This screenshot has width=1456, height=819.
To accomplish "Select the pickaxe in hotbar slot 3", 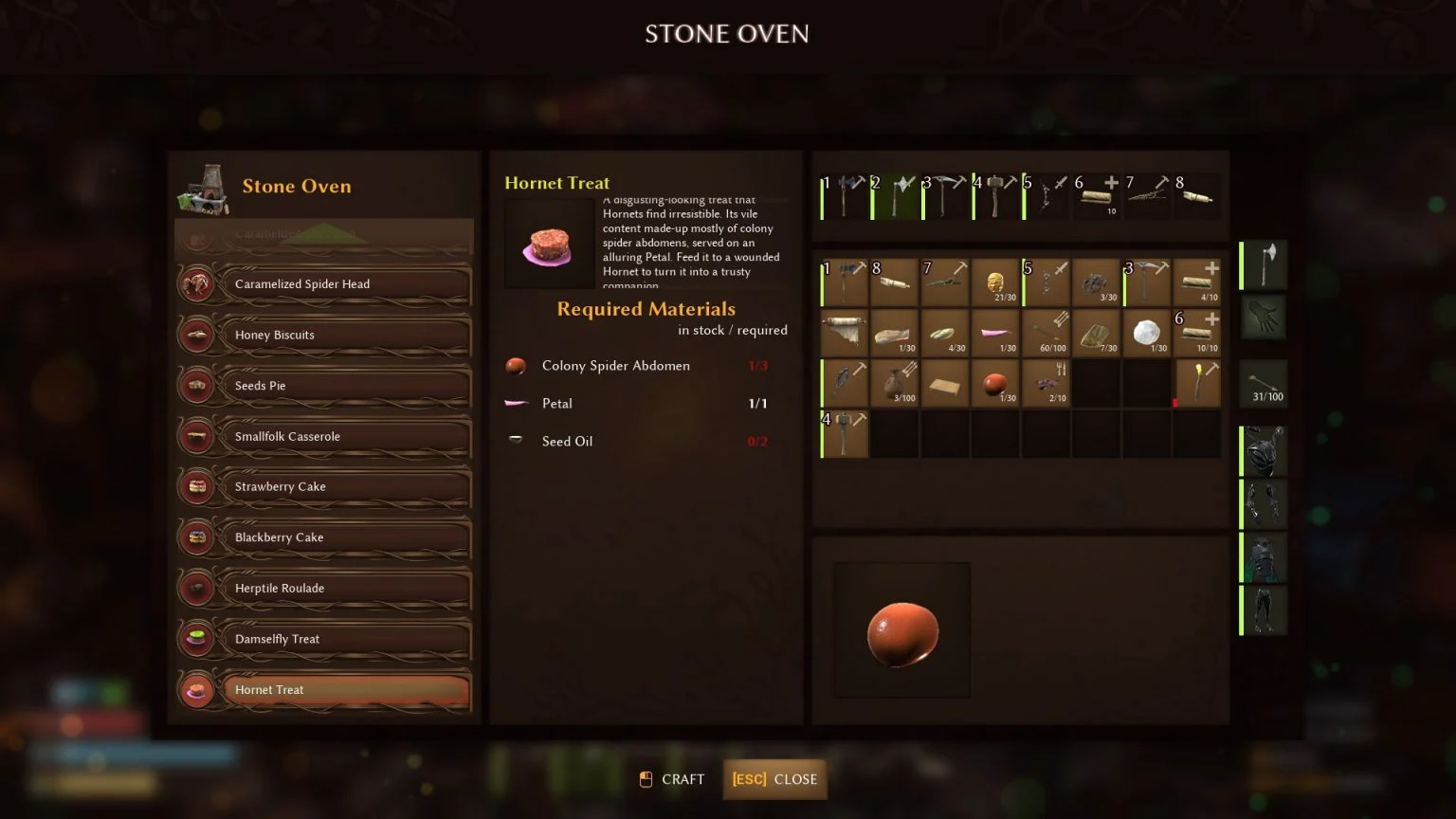I will tap(945, 194).
